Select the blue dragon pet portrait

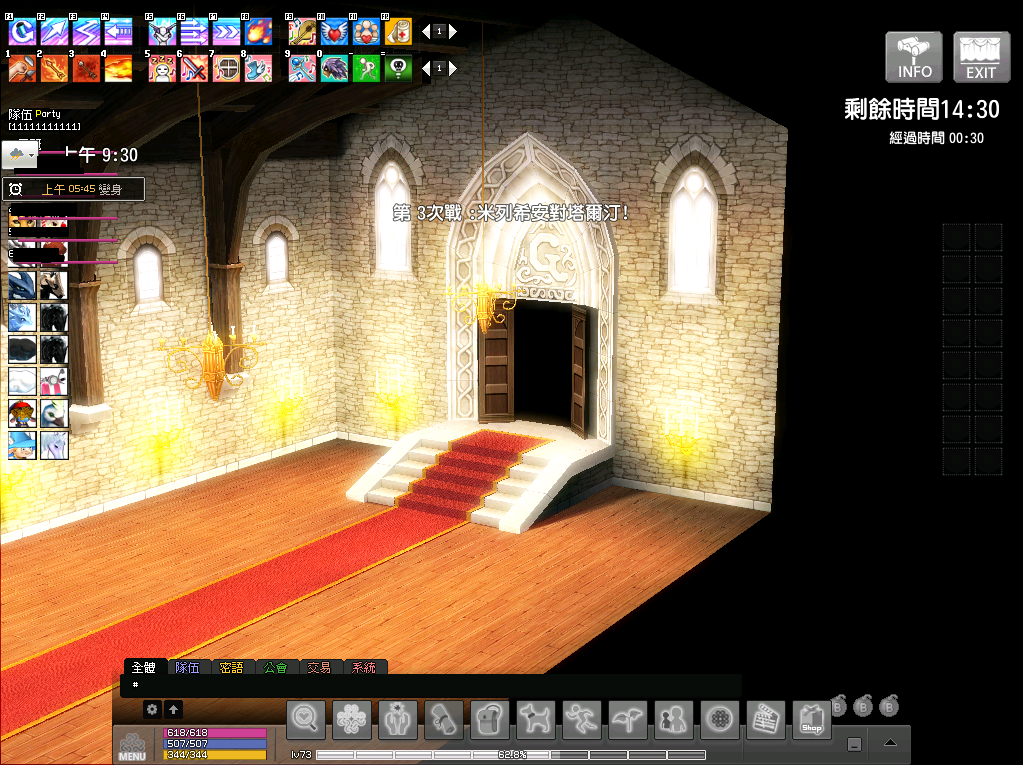pyautogui.click(x=22, y=286)
